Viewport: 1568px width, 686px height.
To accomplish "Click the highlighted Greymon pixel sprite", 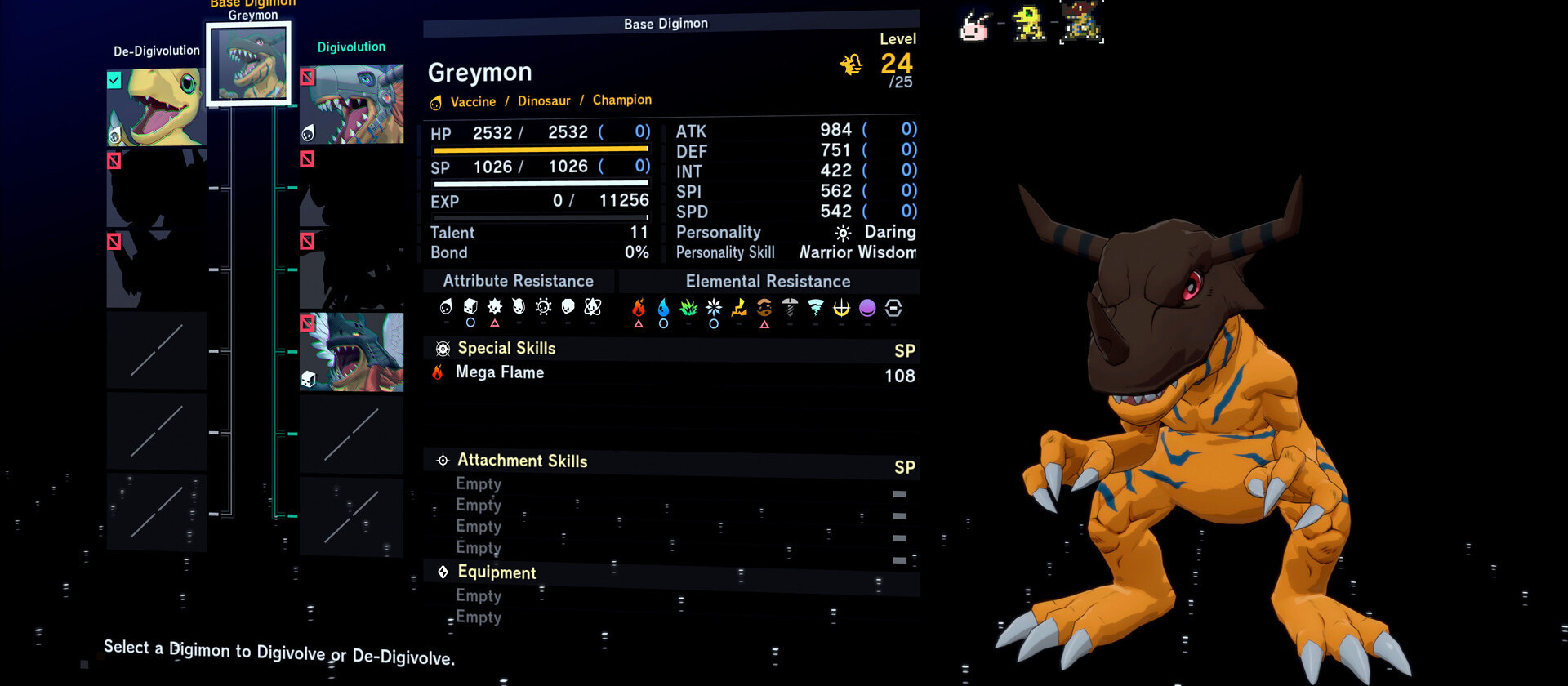I will tap(1082, 22).
